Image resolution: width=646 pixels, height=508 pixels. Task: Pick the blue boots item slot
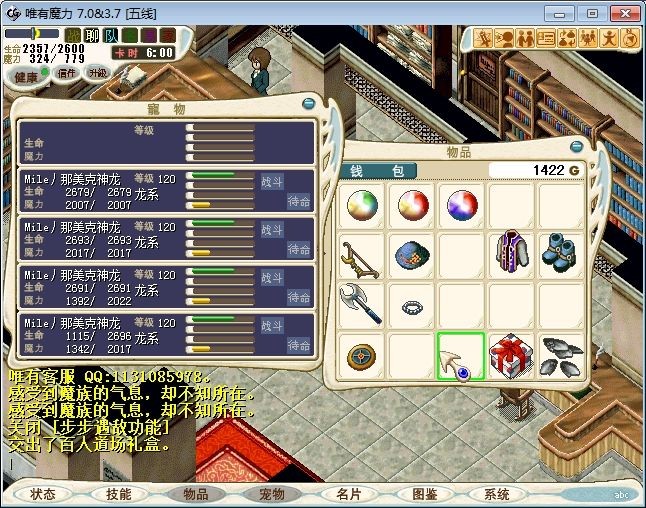point(561,252)
